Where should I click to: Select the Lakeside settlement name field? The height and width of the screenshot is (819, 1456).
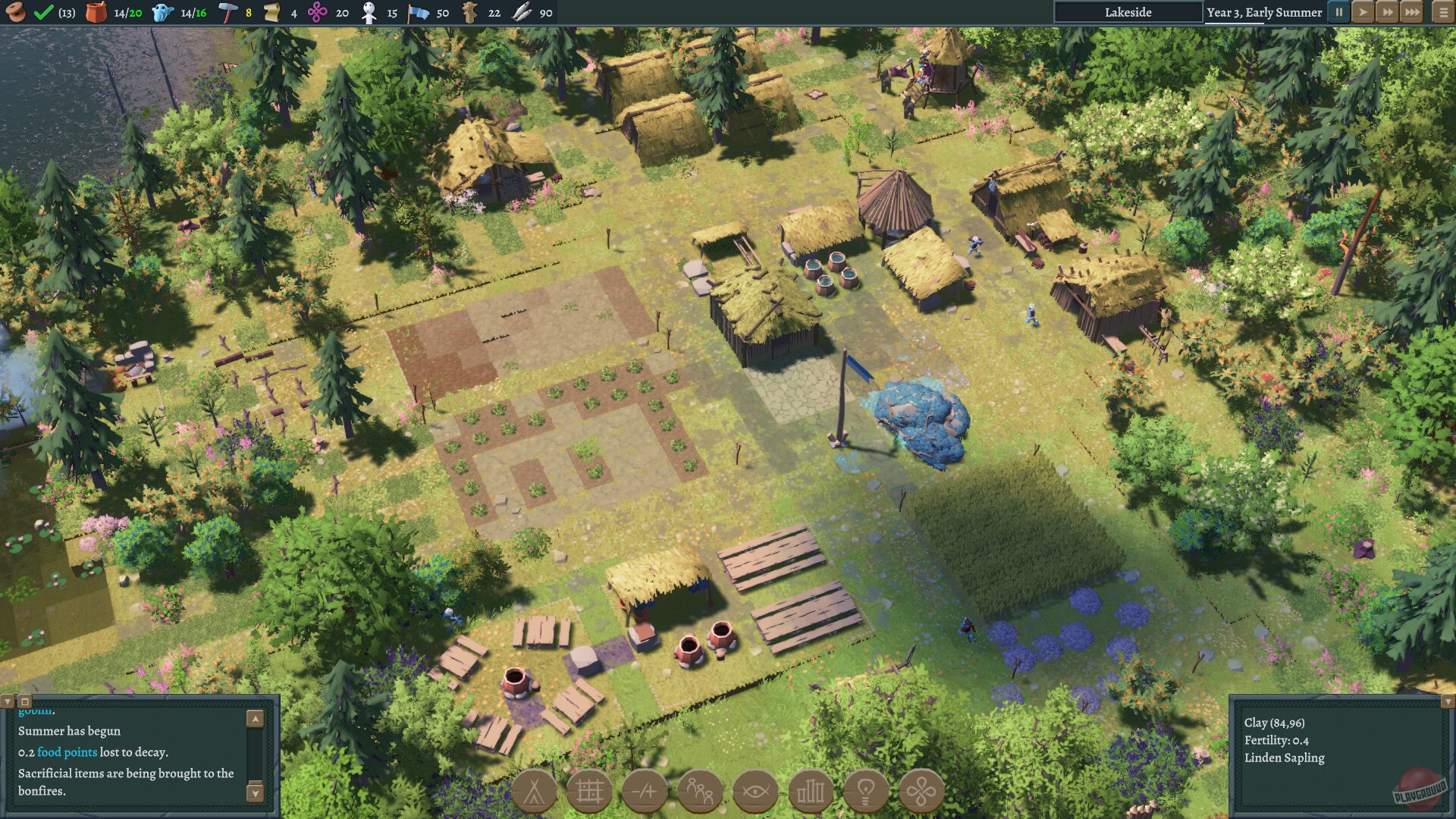point(1128,12)
